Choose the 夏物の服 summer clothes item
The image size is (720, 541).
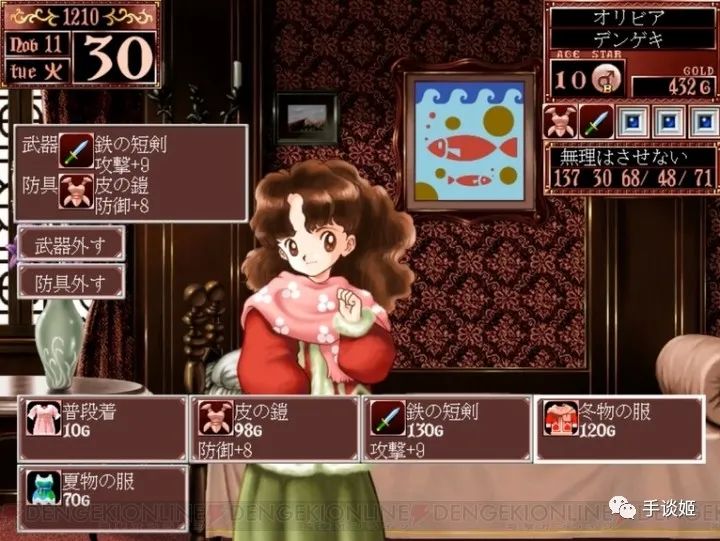point(102,489)
